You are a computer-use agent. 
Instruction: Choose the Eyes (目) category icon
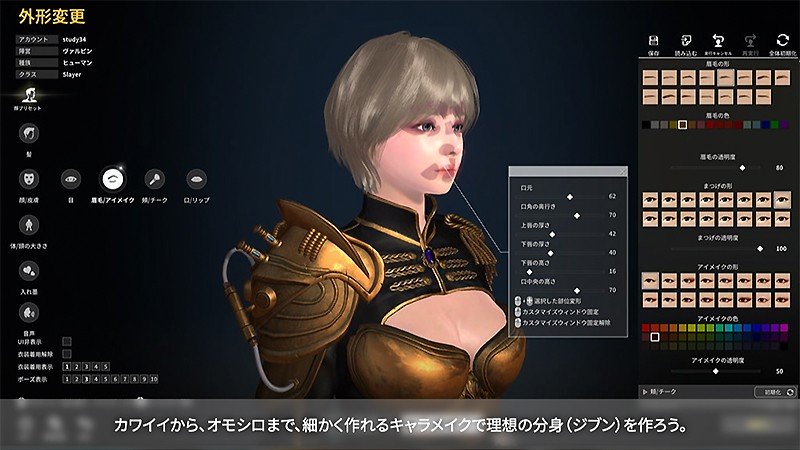[x=71, y=179]
